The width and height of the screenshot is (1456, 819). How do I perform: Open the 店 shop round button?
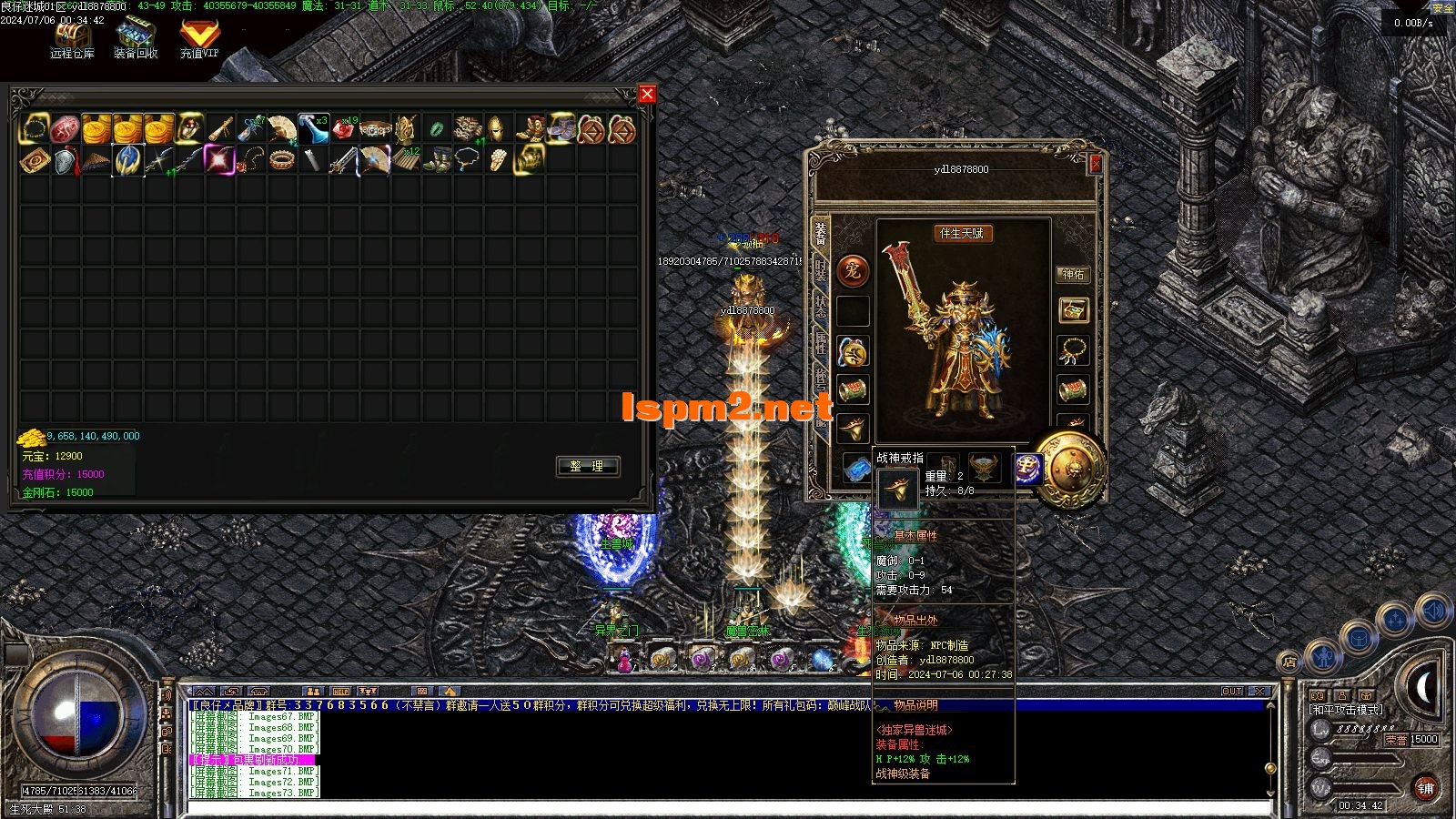1289,662
